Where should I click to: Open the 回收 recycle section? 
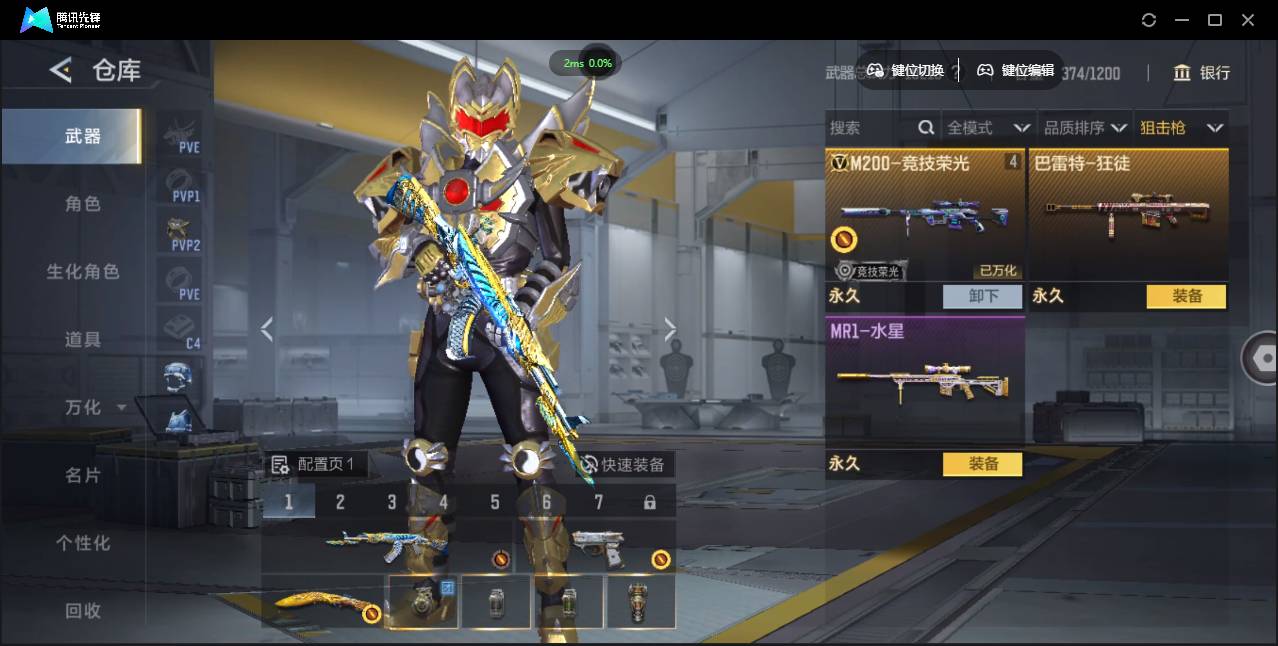[x=83, y=610]
